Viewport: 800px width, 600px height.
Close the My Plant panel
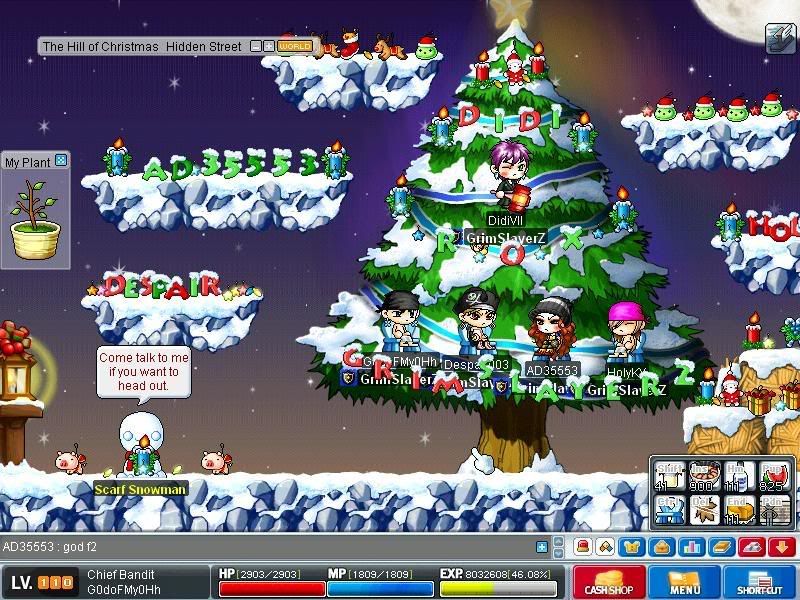[61, 160]
